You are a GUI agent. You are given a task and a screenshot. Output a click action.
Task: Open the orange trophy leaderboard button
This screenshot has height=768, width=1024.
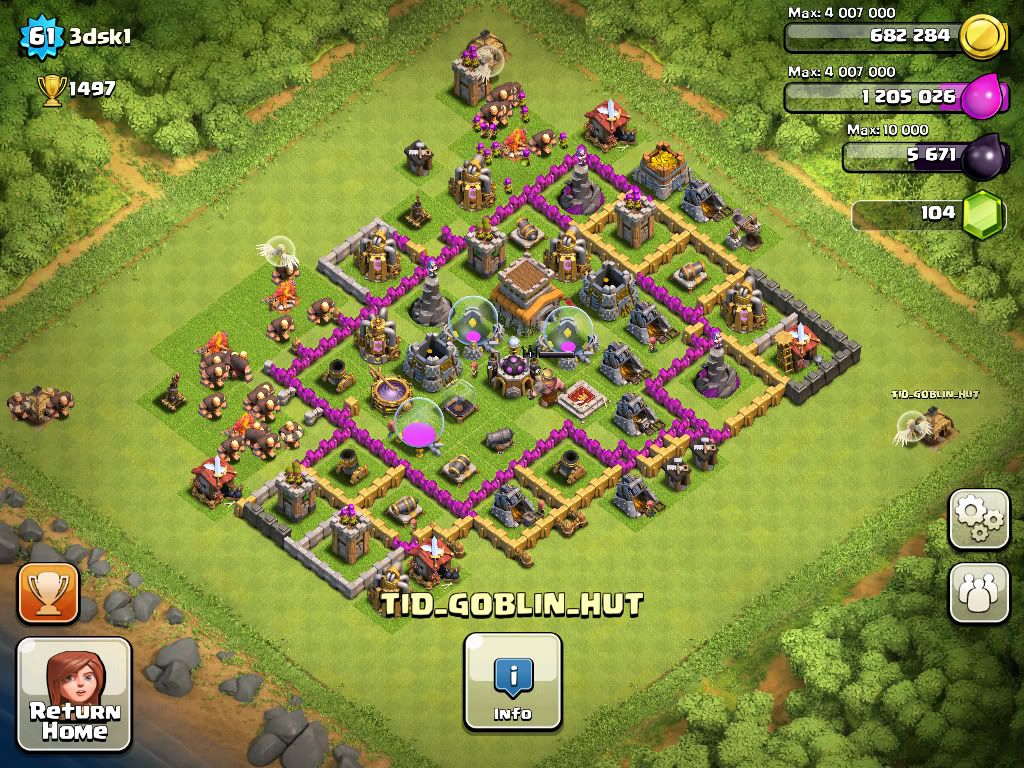pos(48,593)
